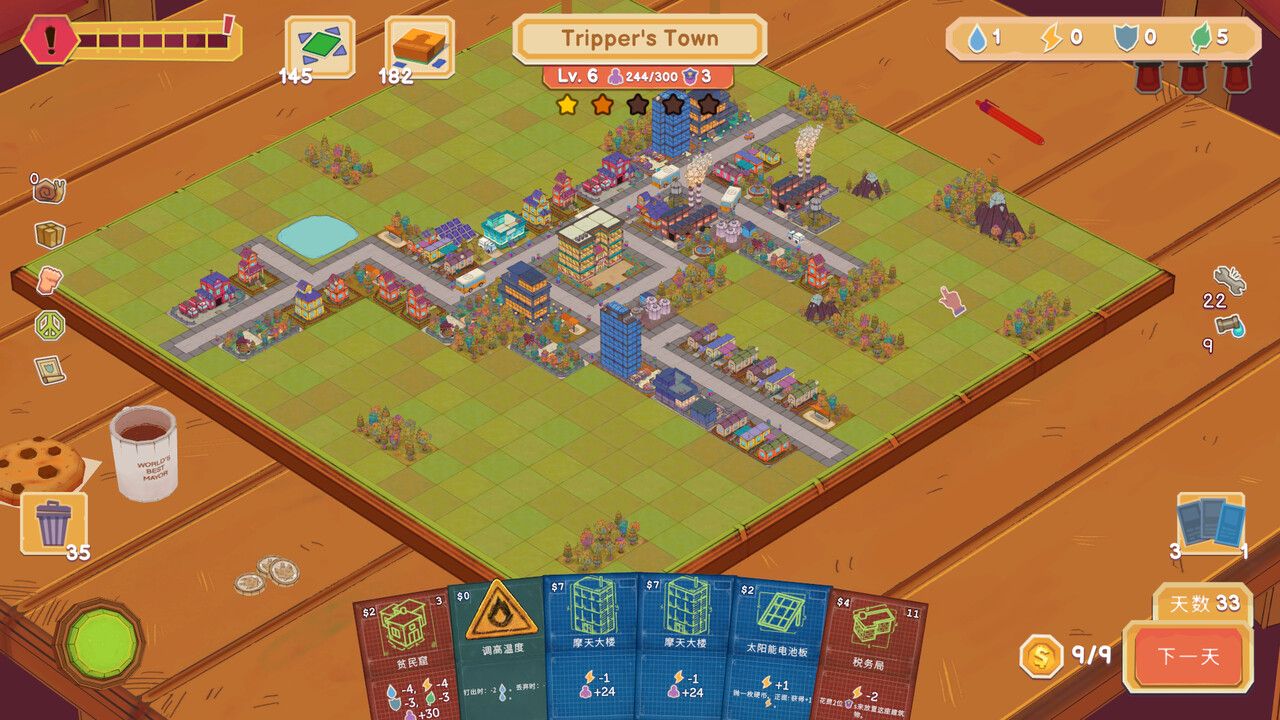Click the orange box icon showing 182
The image size is (1280, 720).
[x=419, y=45]
